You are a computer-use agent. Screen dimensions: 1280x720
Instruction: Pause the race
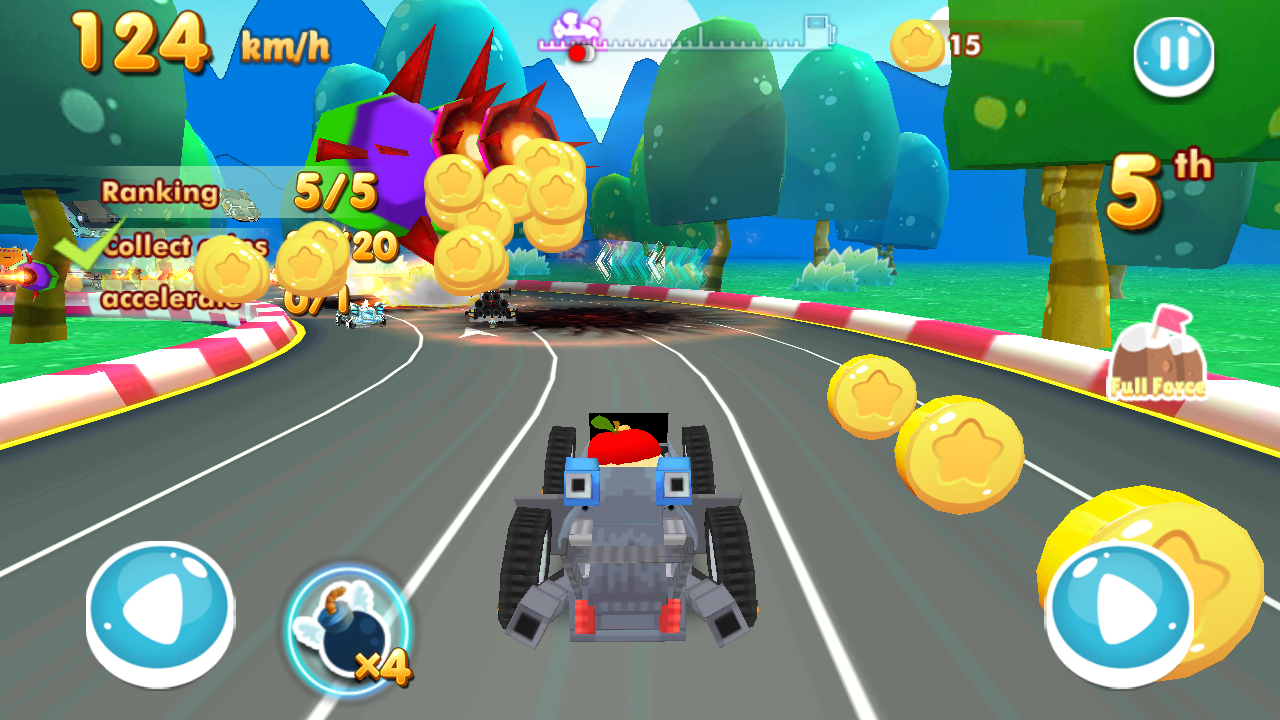point(1173,55)
